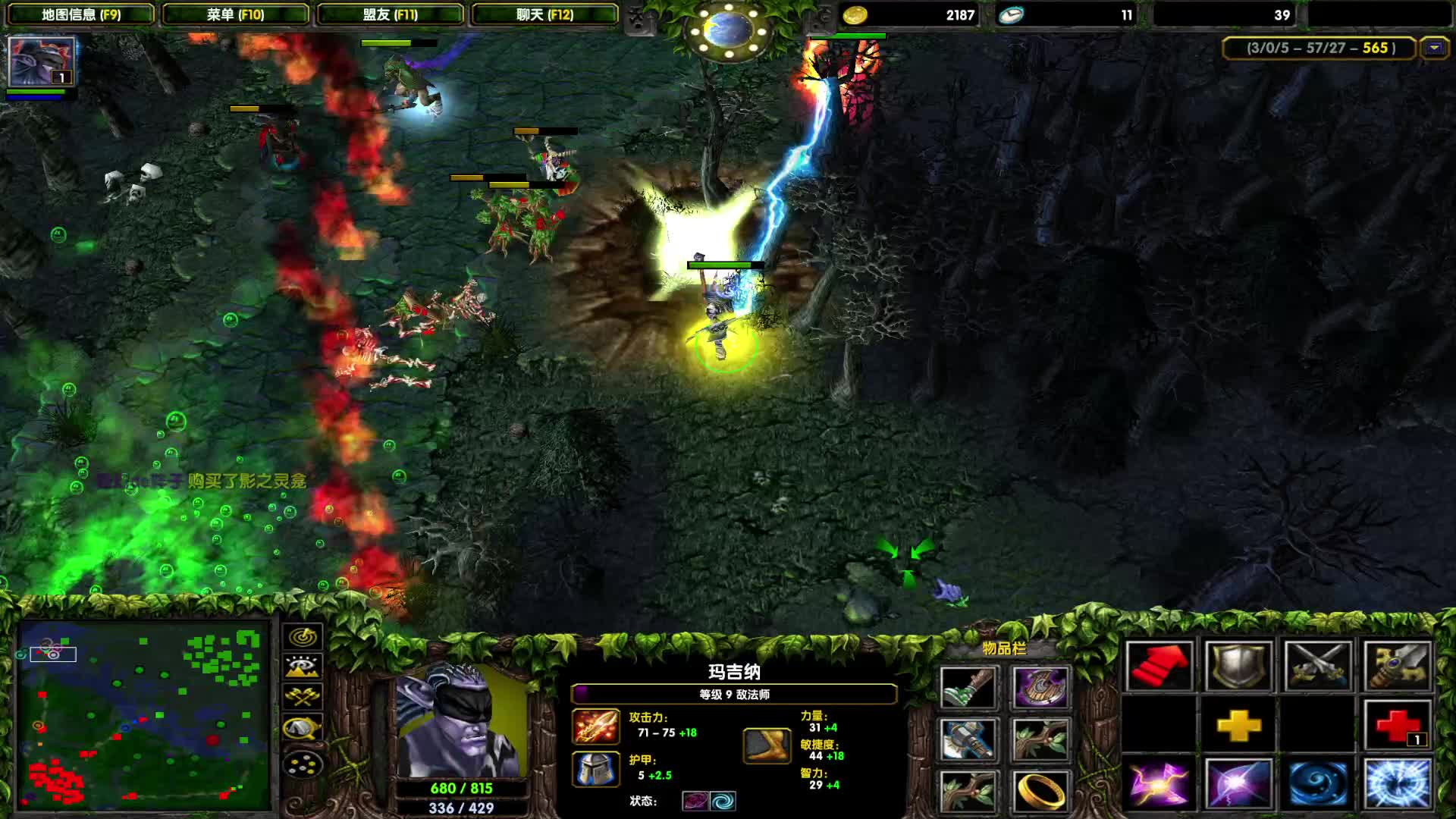This screenshot has height=819, width=1456.
Task: Expand the scoreboard dropdown arrow
Action: point(1433,48)
